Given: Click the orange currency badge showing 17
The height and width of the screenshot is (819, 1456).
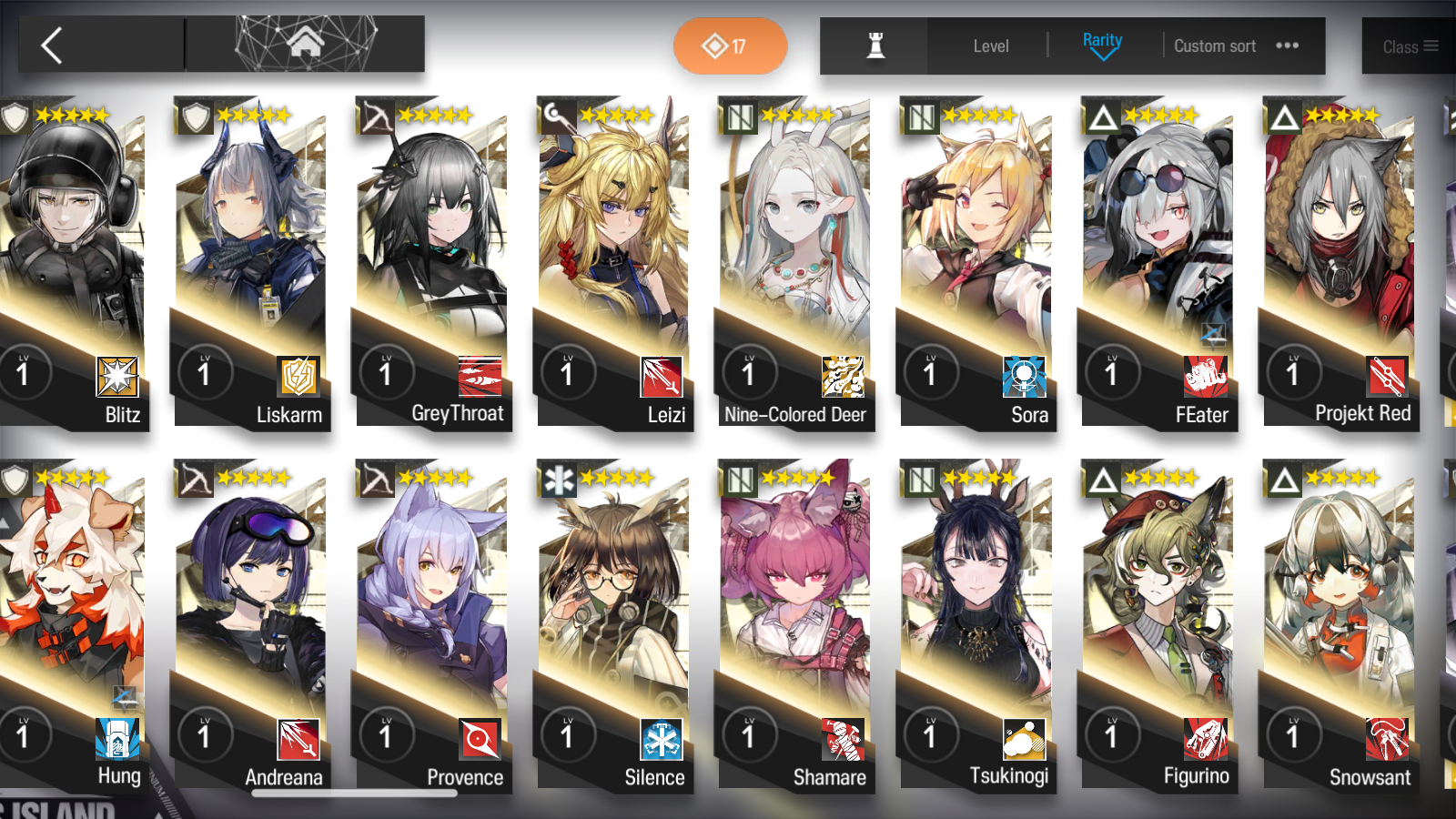Looking at the screenshot, I should [x=730, y=45].
